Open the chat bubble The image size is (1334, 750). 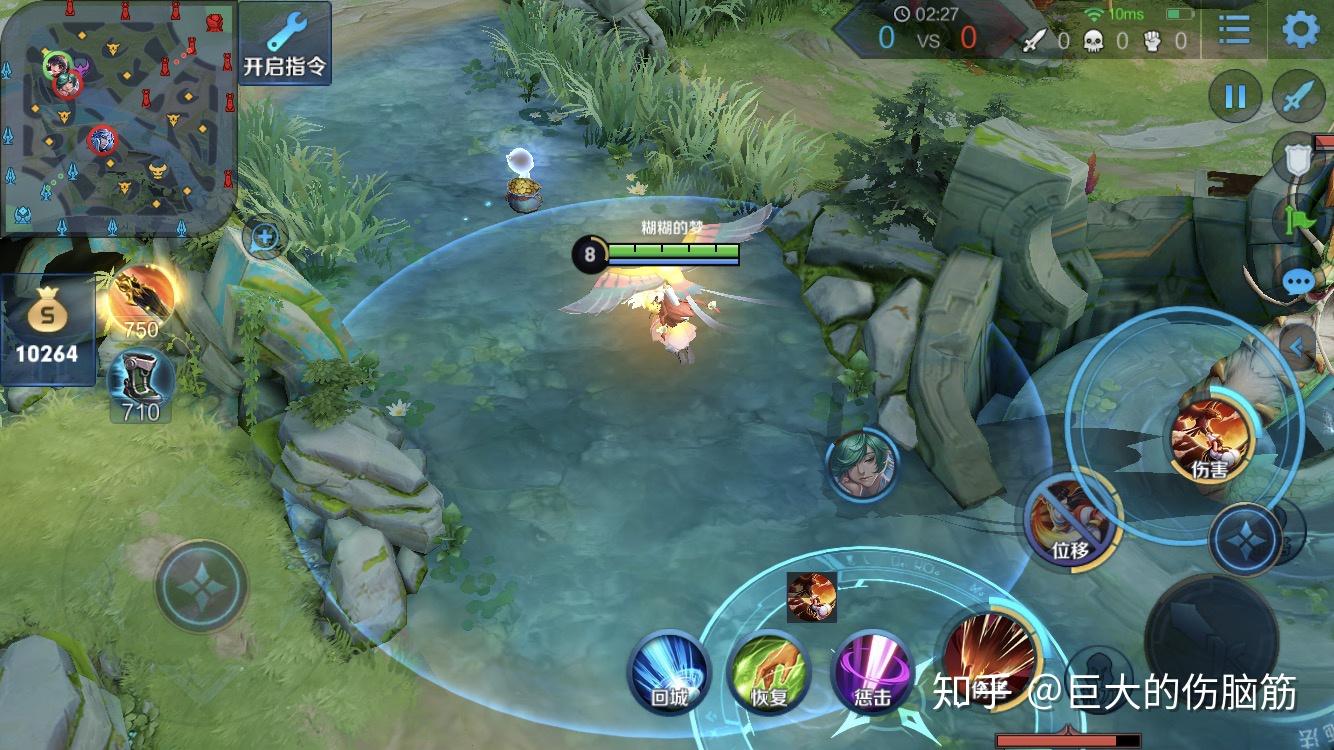[x=1299, y=282]
